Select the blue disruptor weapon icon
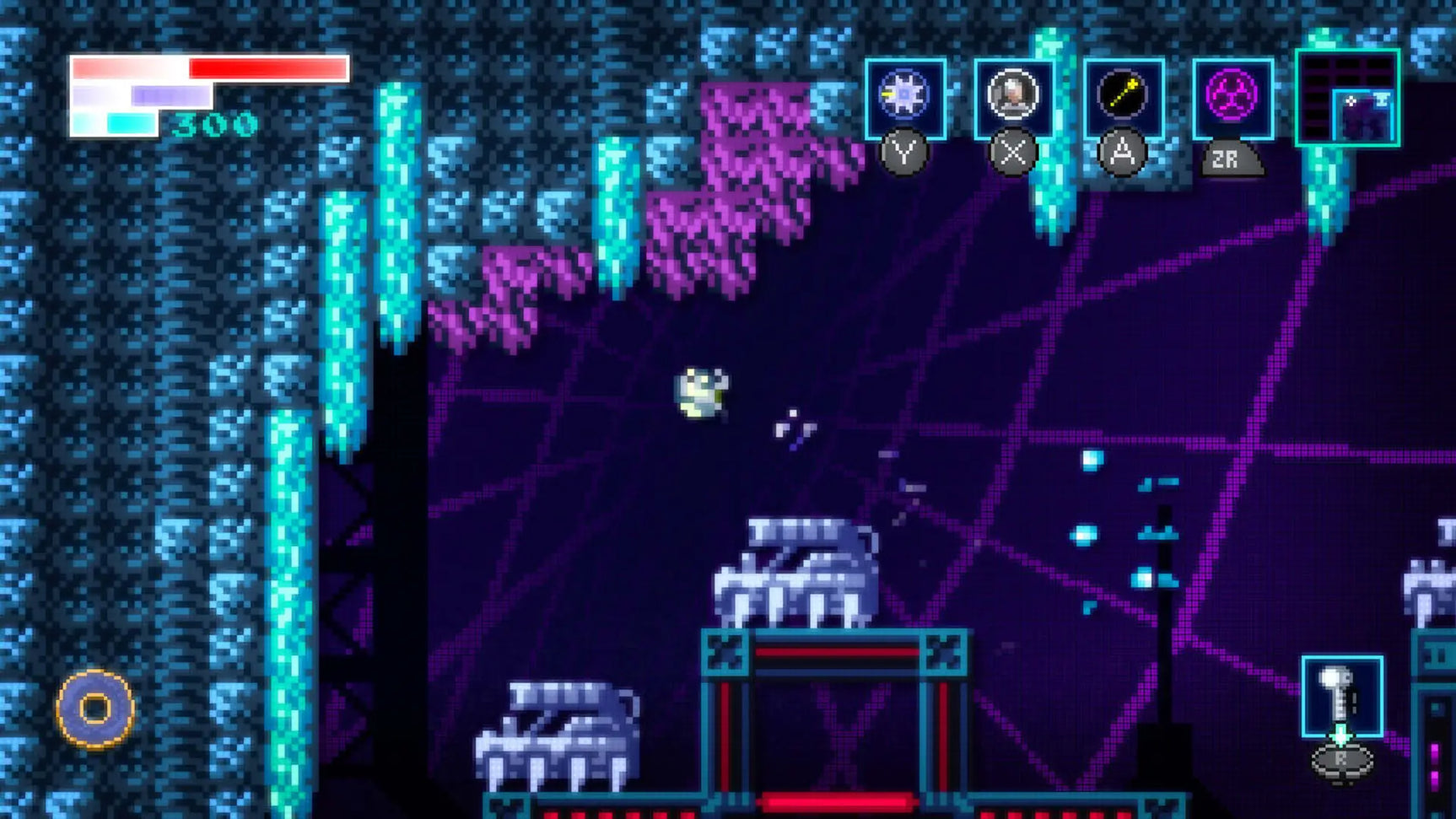The width and height of the screenshot is (1456, 819). [903, 93]
